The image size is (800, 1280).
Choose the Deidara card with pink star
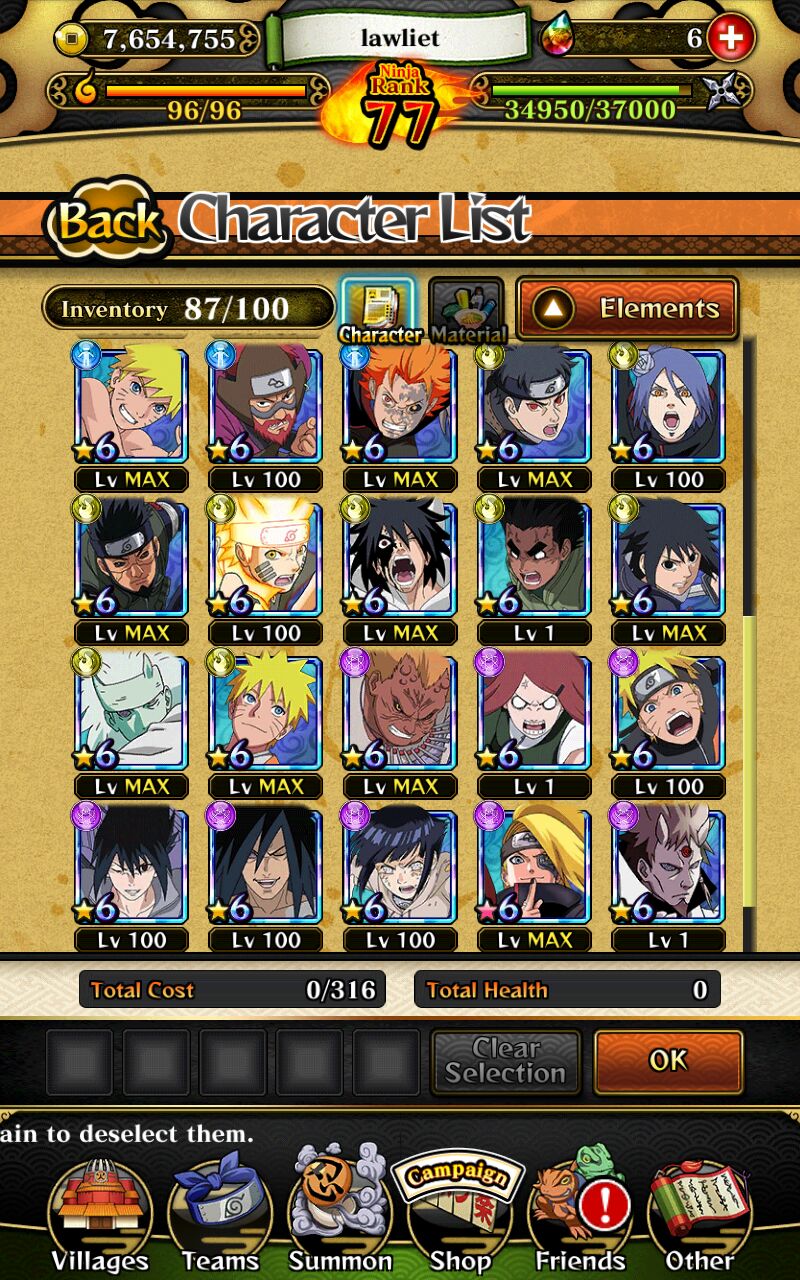tap(534, 867)
